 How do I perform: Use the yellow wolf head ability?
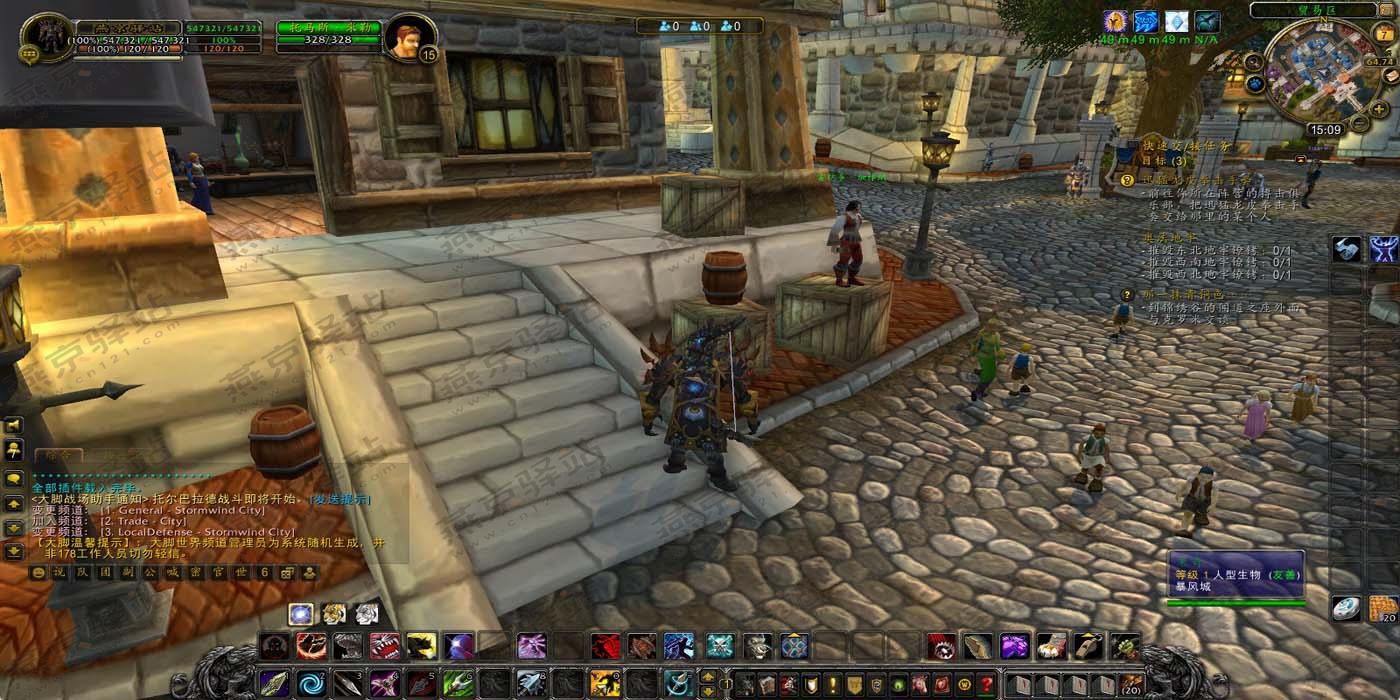pos(421,646)
